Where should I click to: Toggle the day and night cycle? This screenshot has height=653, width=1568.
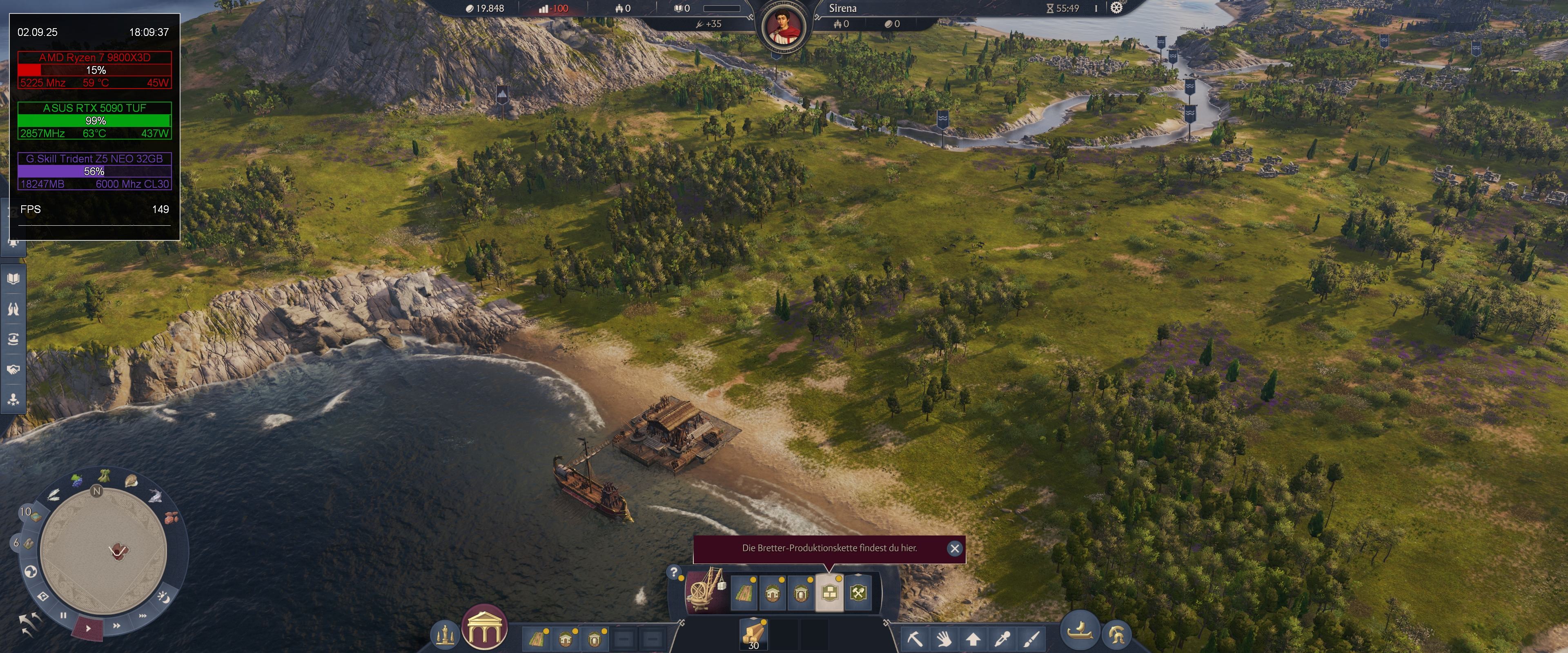(x=163, y=597)
